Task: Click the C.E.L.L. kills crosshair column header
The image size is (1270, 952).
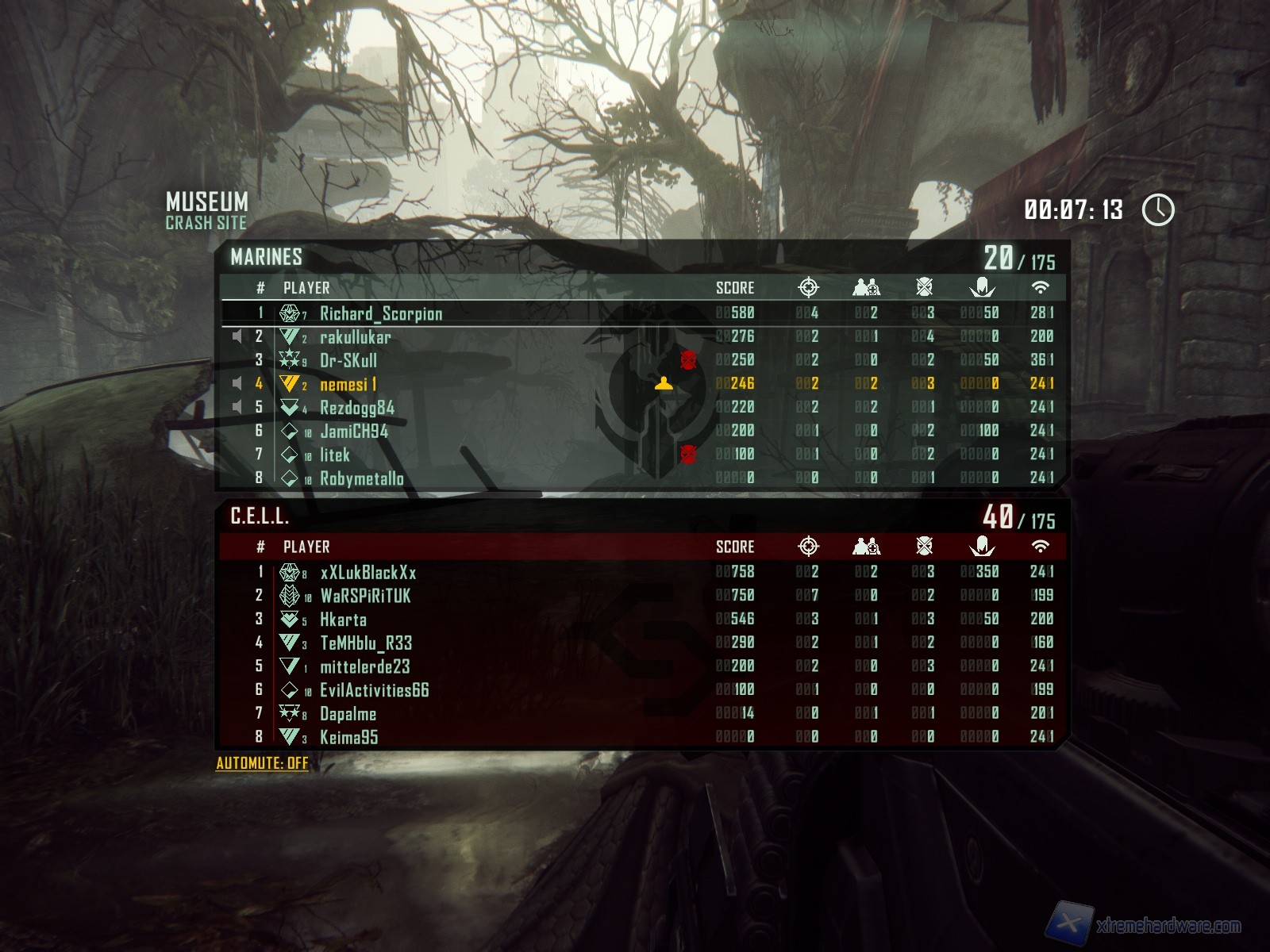Action: 808,547
